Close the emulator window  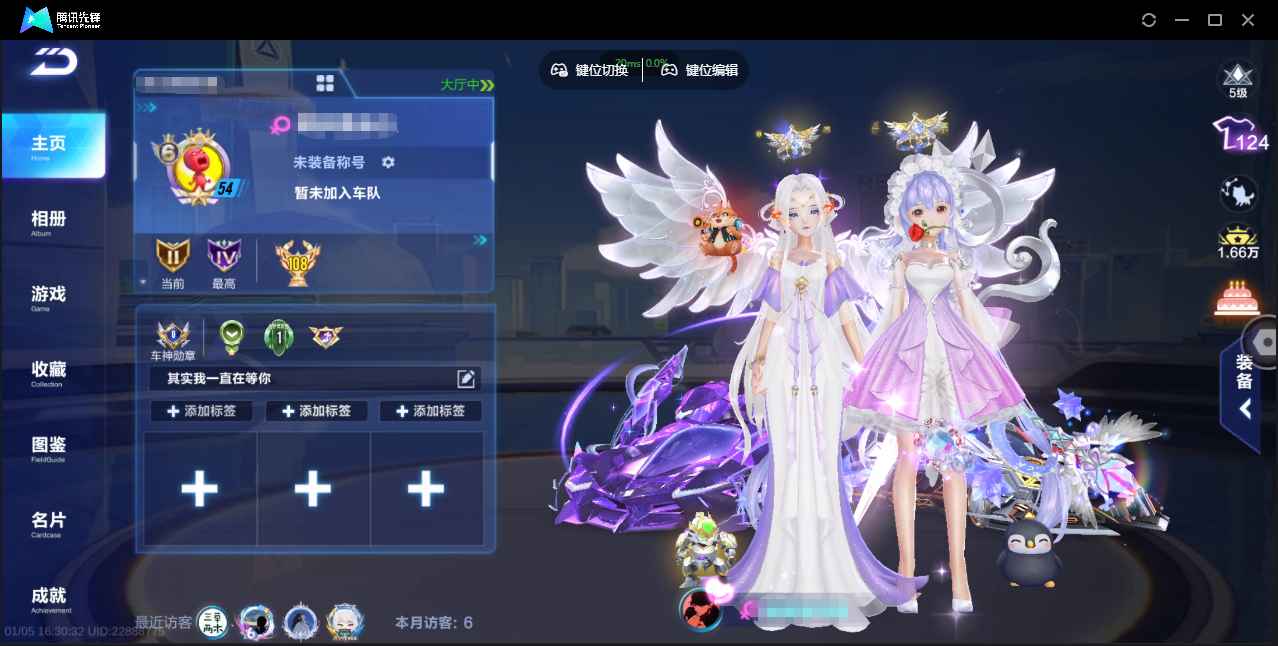[x=1248, y=20]
